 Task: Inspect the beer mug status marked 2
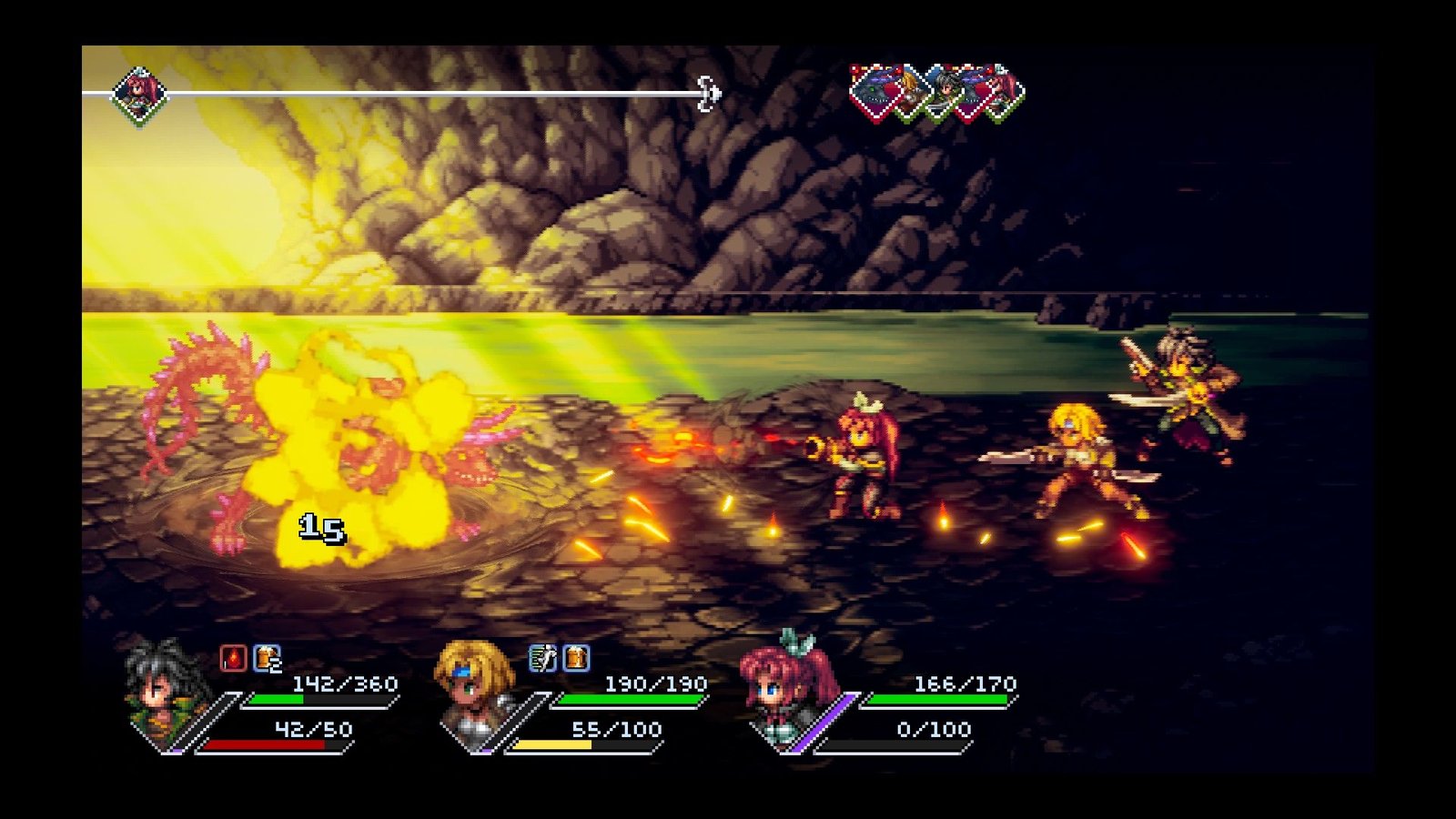(268, 658)
